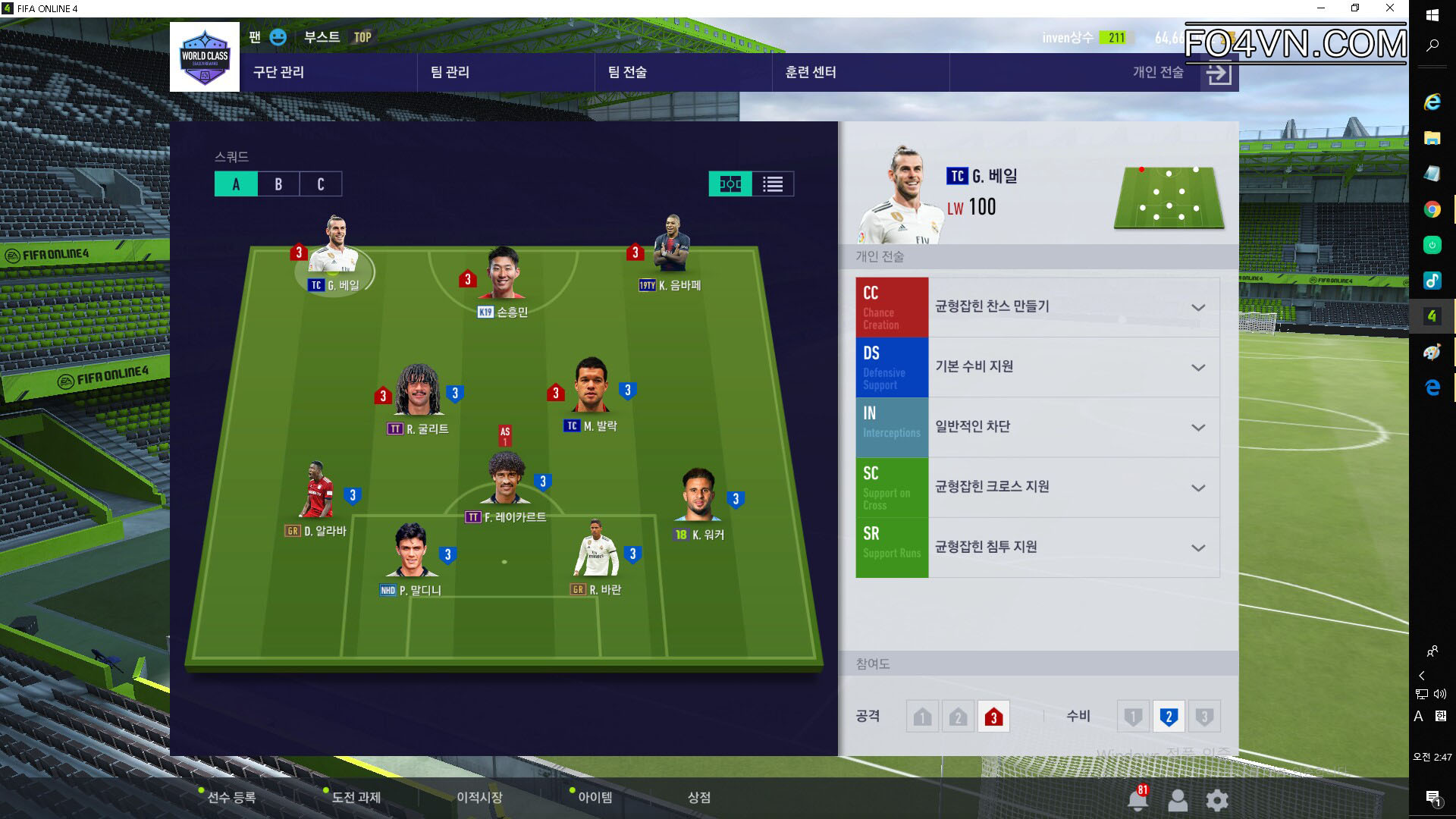
Task: Open the IN Interceptions dropdown
Action: [1197, 428]
